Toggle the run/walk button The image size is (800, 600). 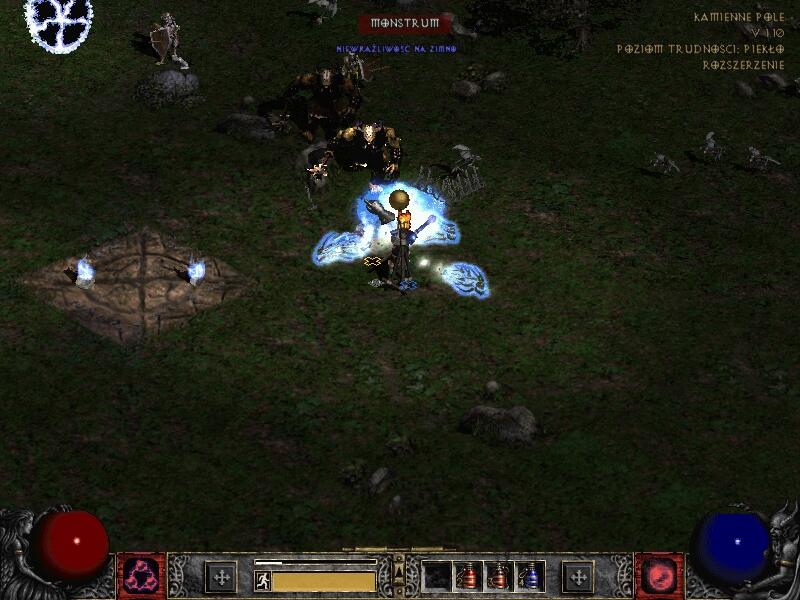pos(263,580)
